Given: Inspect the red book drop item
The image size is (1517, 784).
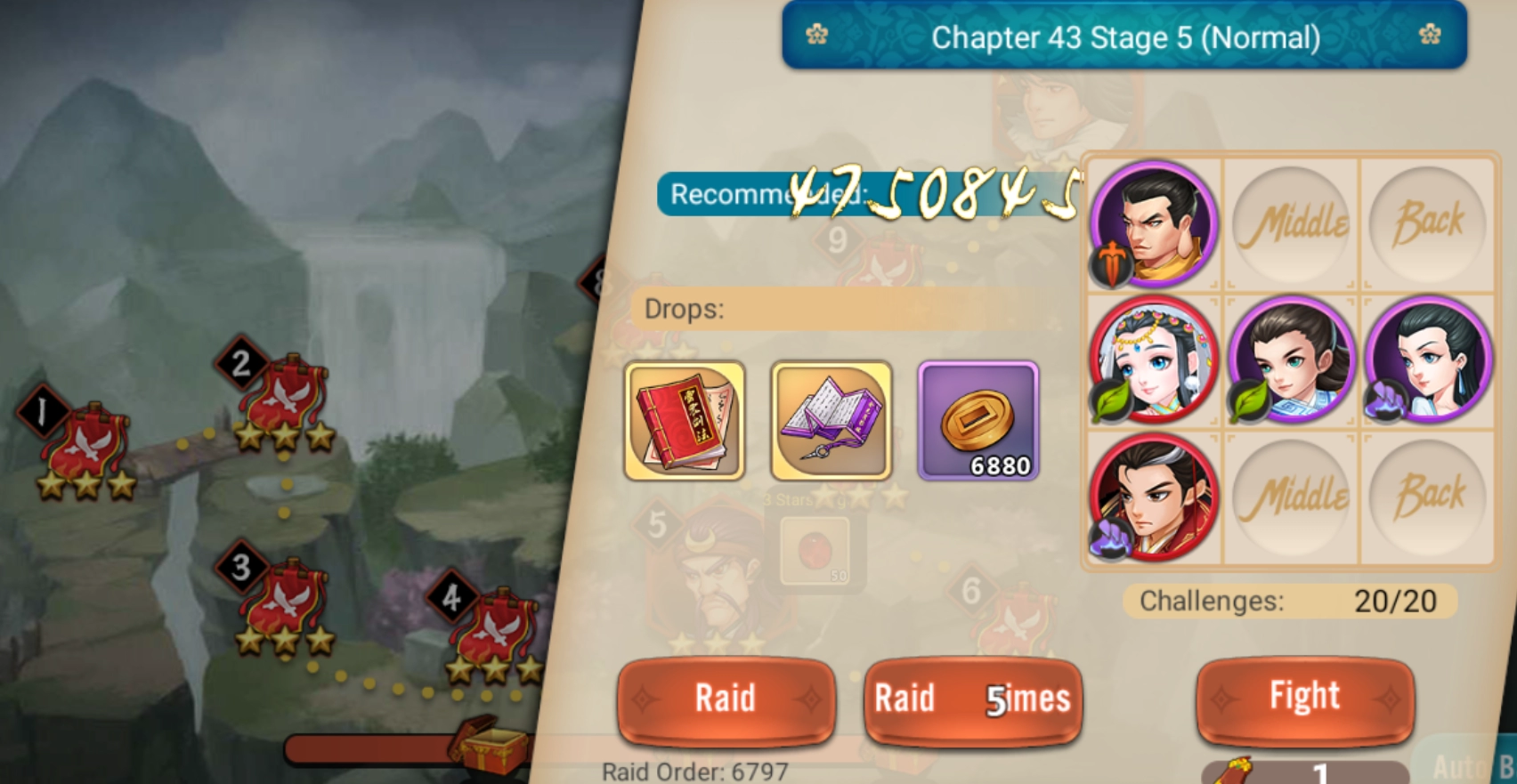Looking at the screenshot, I should click(685, 421).
